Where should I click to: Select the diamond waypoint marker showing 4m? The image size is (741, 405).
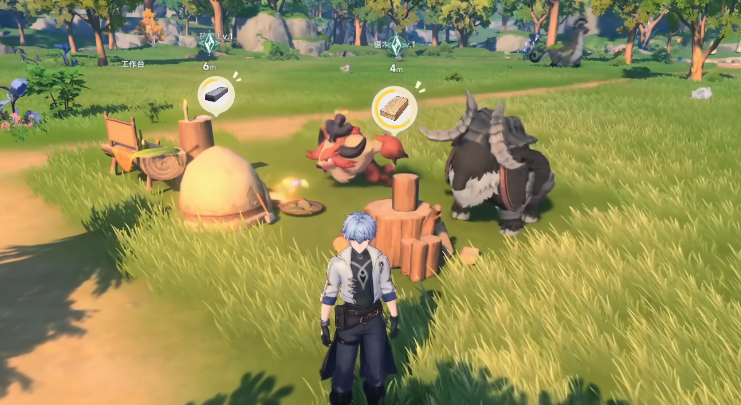[396, 46]
